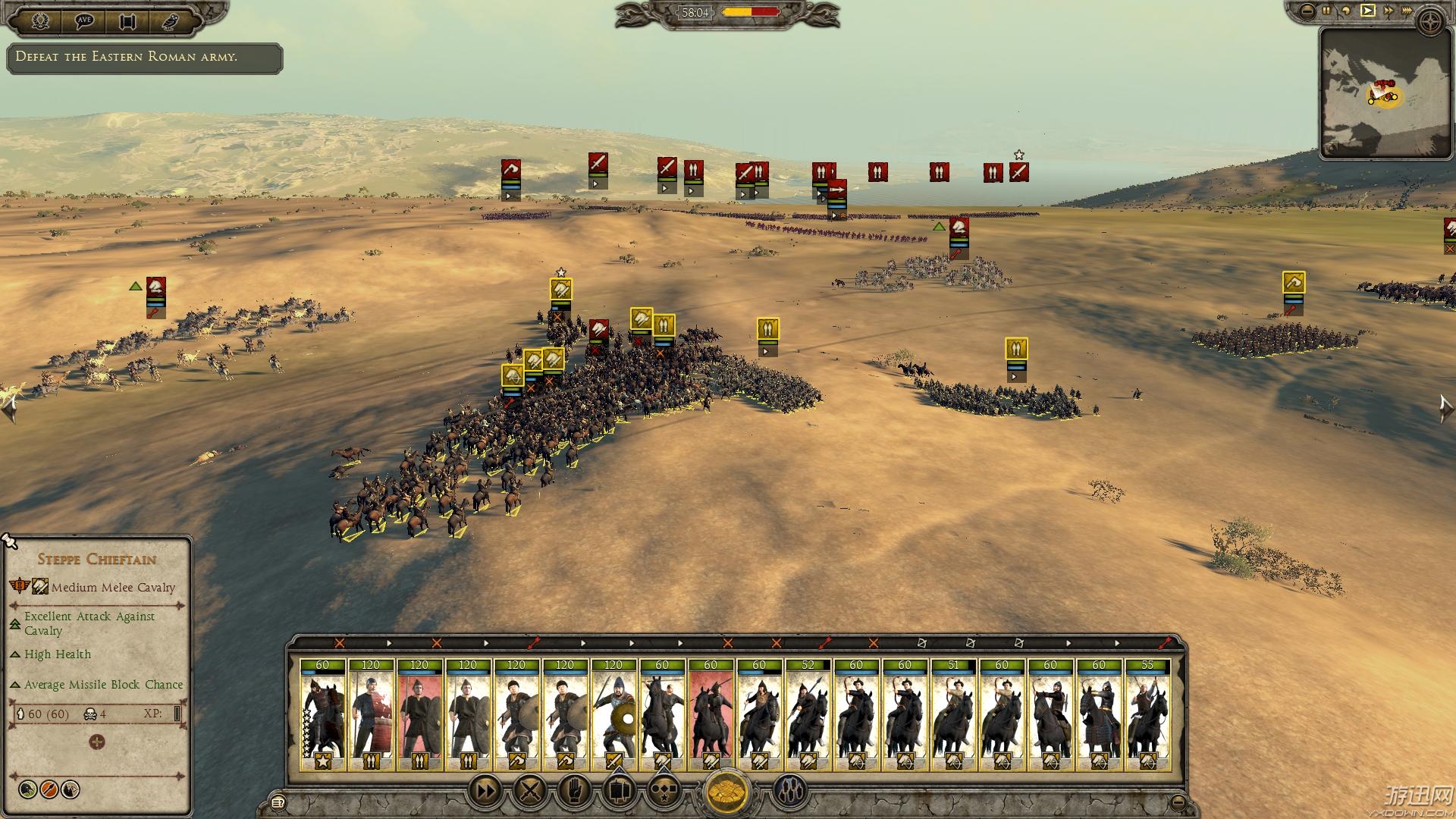Screen dimensions: 1456x819
Task: Open the scroll icon in top bar
Action: 127,20
